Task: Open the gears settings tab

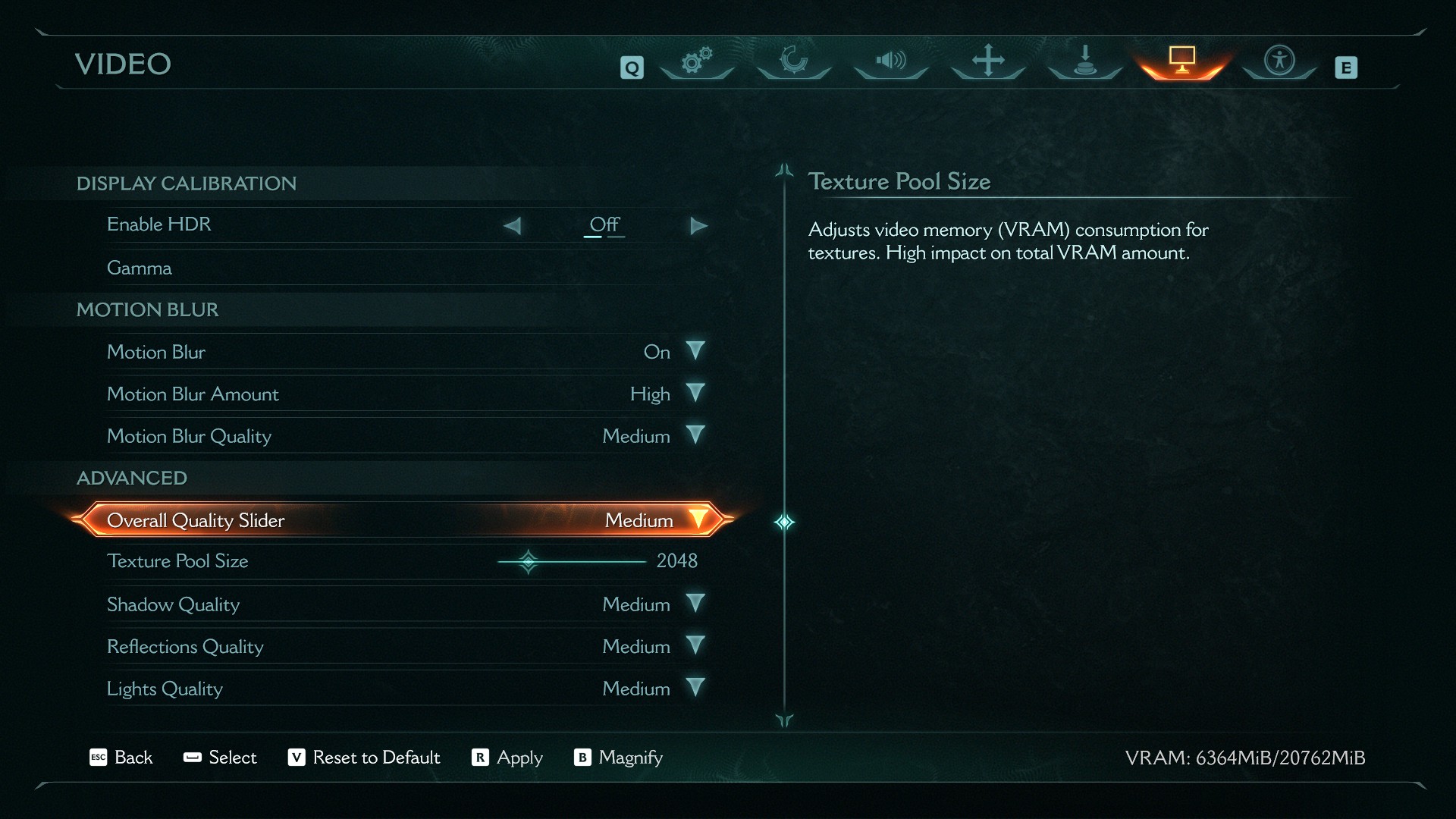Action: click(x=697, y=61)
